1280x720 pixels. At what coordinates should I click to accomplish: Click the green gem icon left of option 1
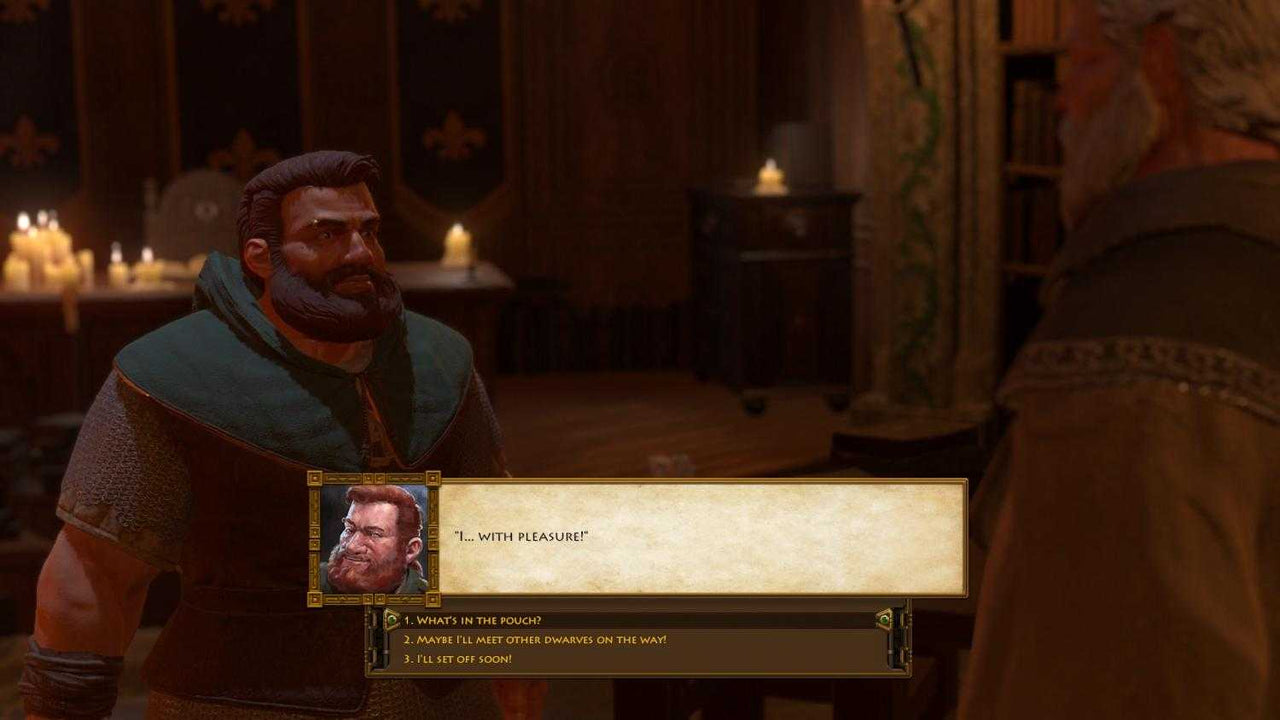(391, 617)
